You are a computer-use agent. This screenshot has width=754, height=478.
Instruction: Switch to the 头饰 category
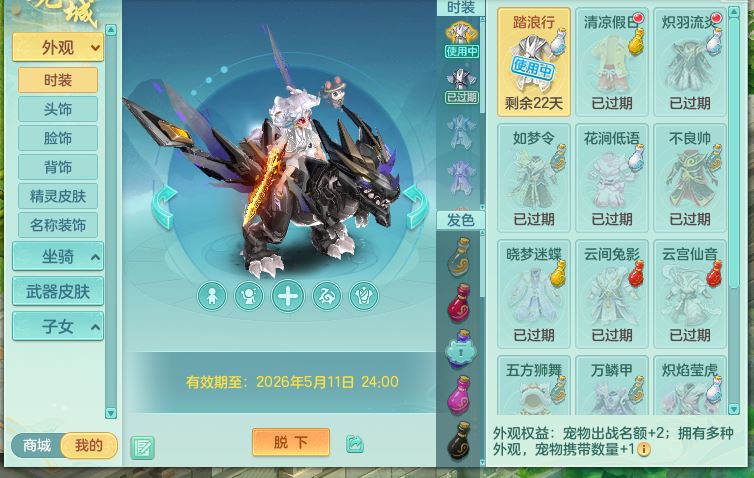tap(57, 110)
